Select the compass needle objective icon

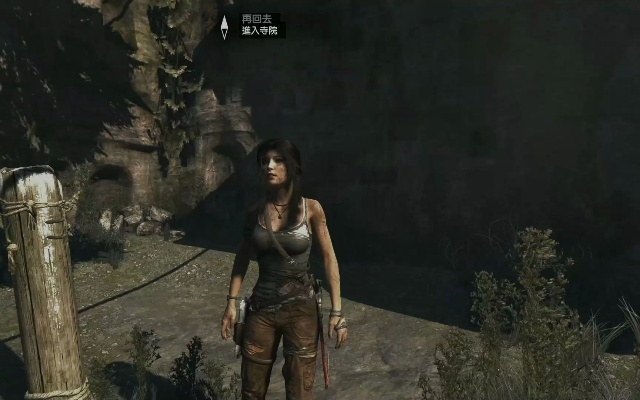pyautogui.click(x=224, y=25)
